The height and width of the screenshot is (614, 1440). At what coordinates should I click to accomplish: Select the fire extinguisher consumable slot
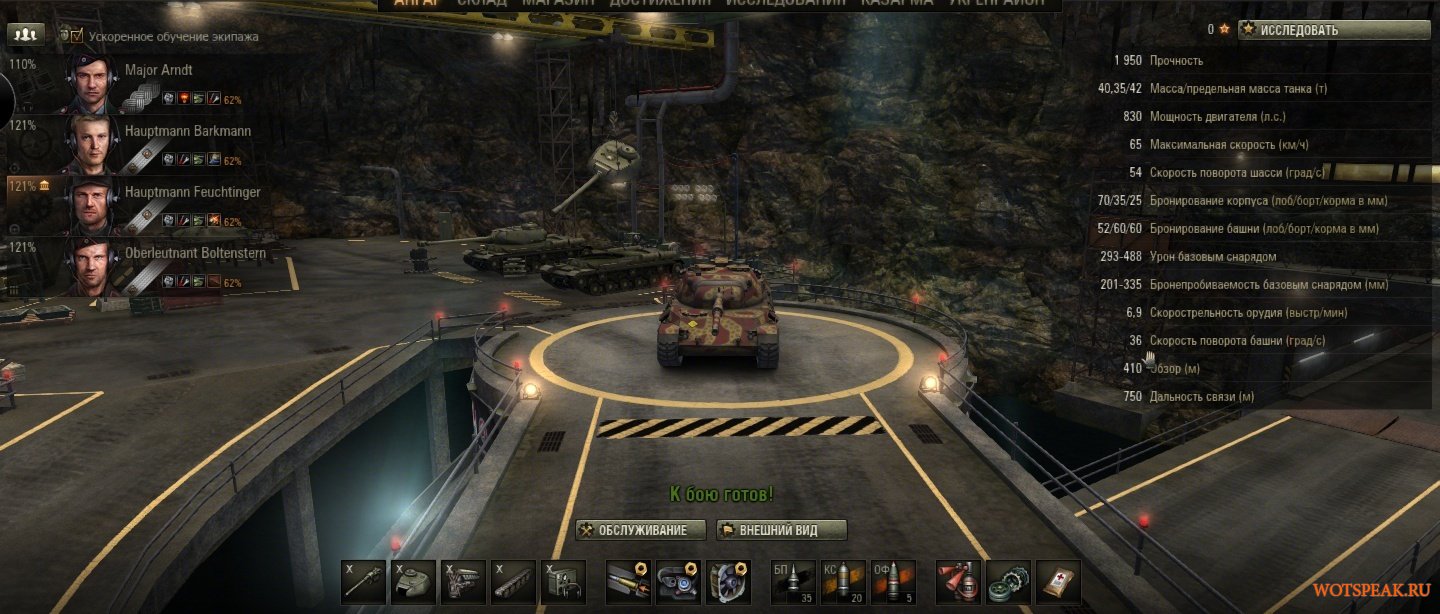pyautogui.click(x=958, y=581)
